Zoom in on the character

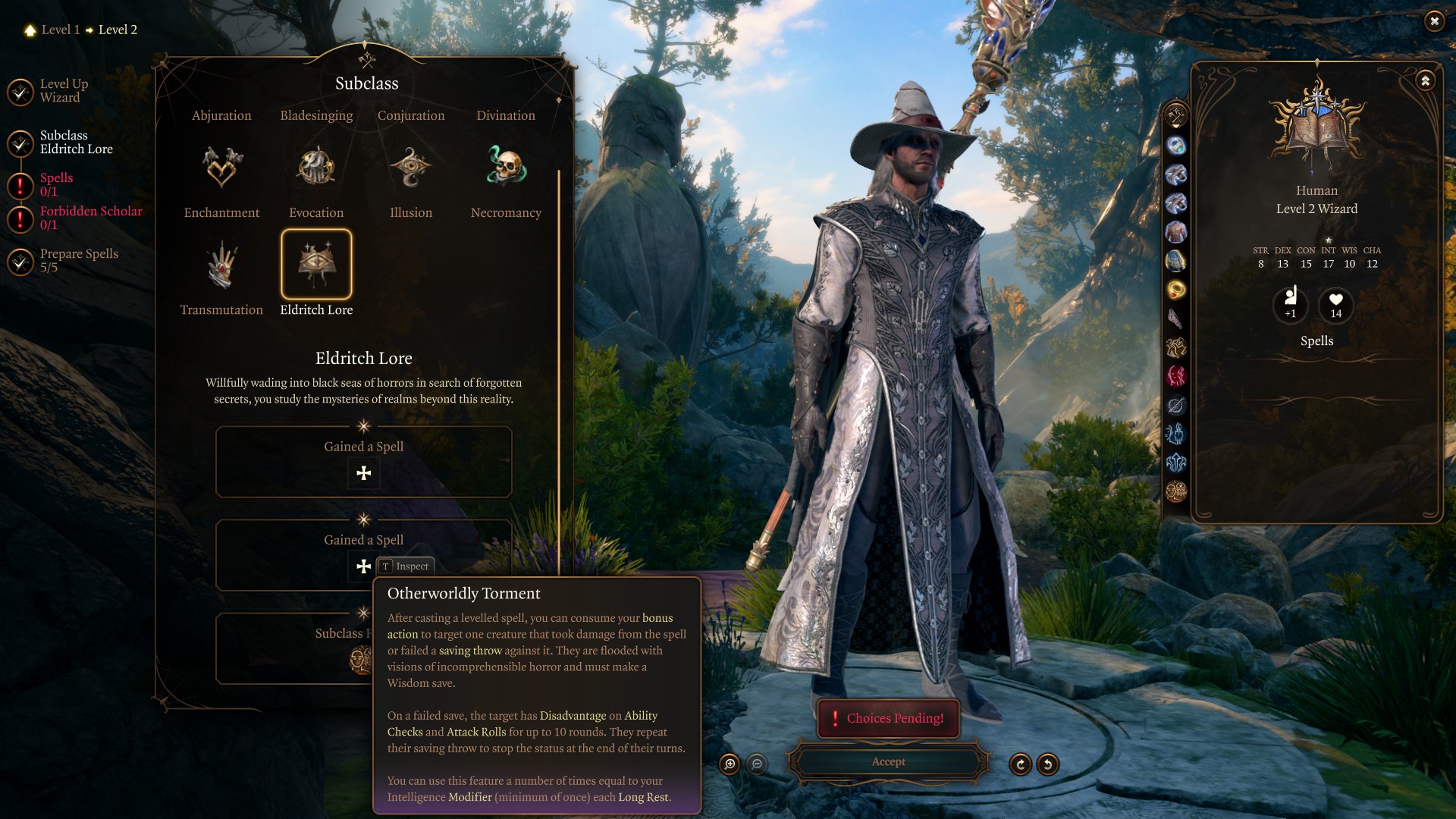point(730,764)
